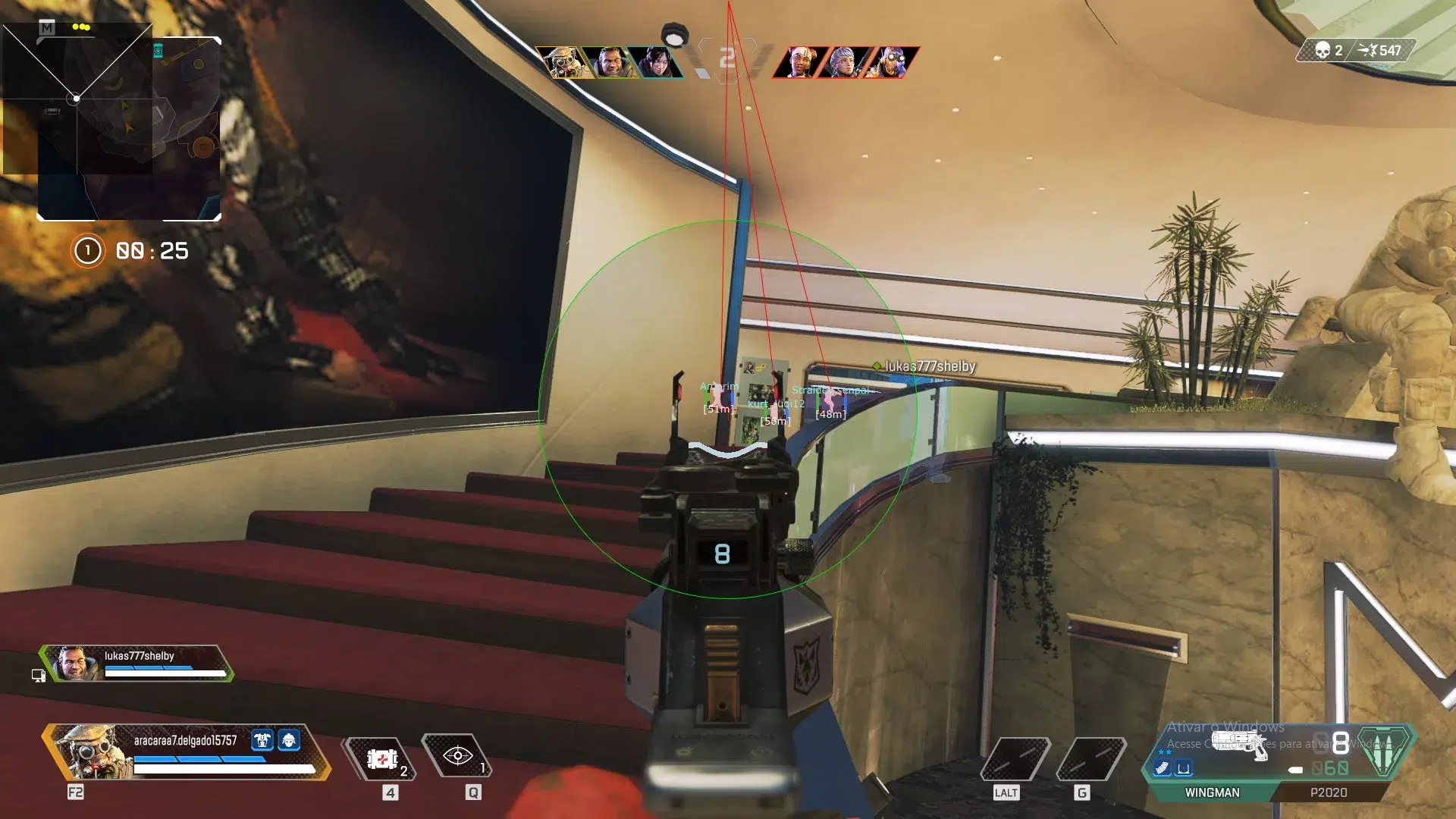Select the Bloodhound portrait in top team bar
Screen dimensions: 1456x819
pyautogui.click(x=563, y=62)
